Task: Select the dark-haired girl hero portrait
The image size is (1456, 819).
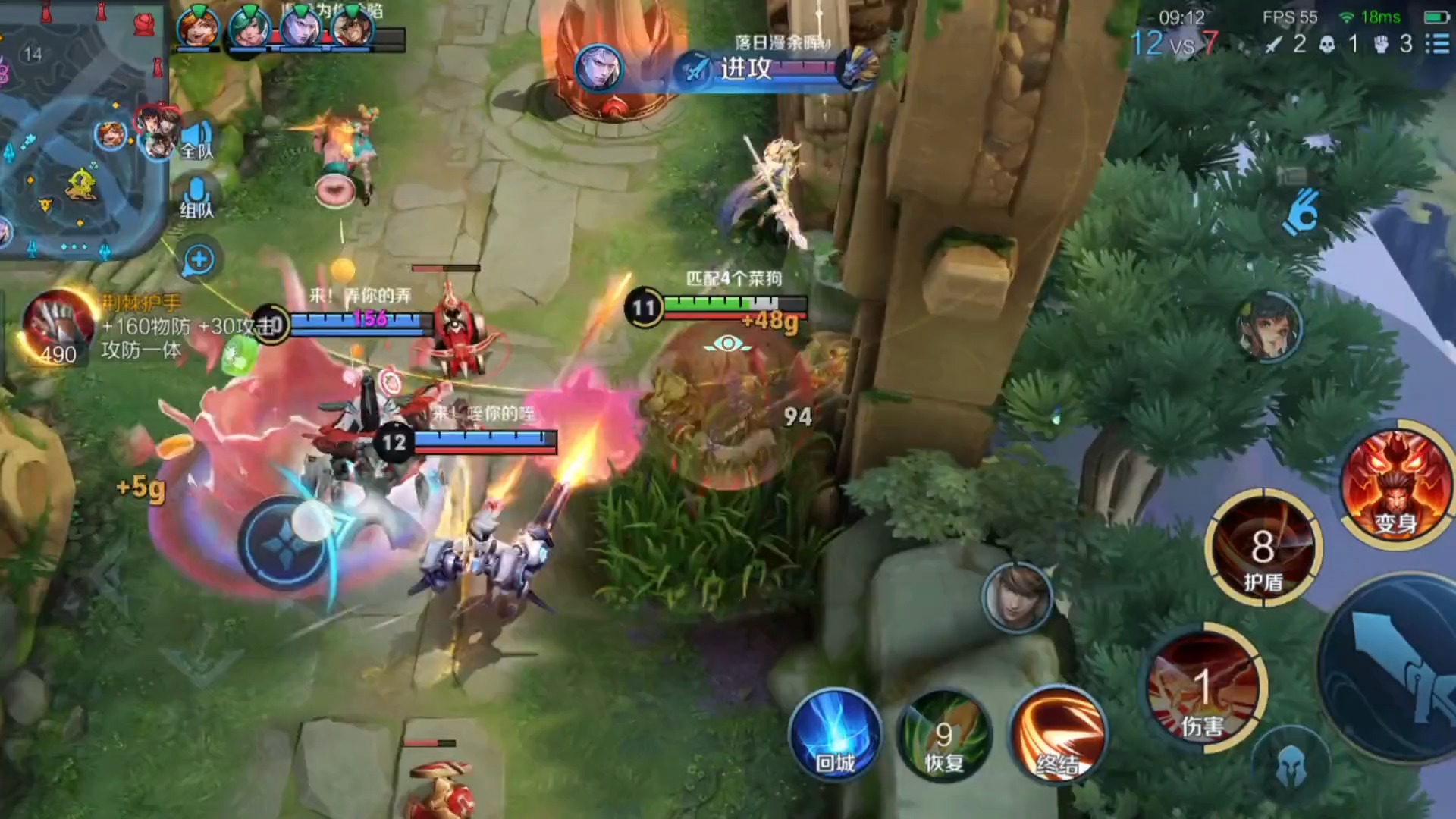Action: click(x=1268, y=326)
